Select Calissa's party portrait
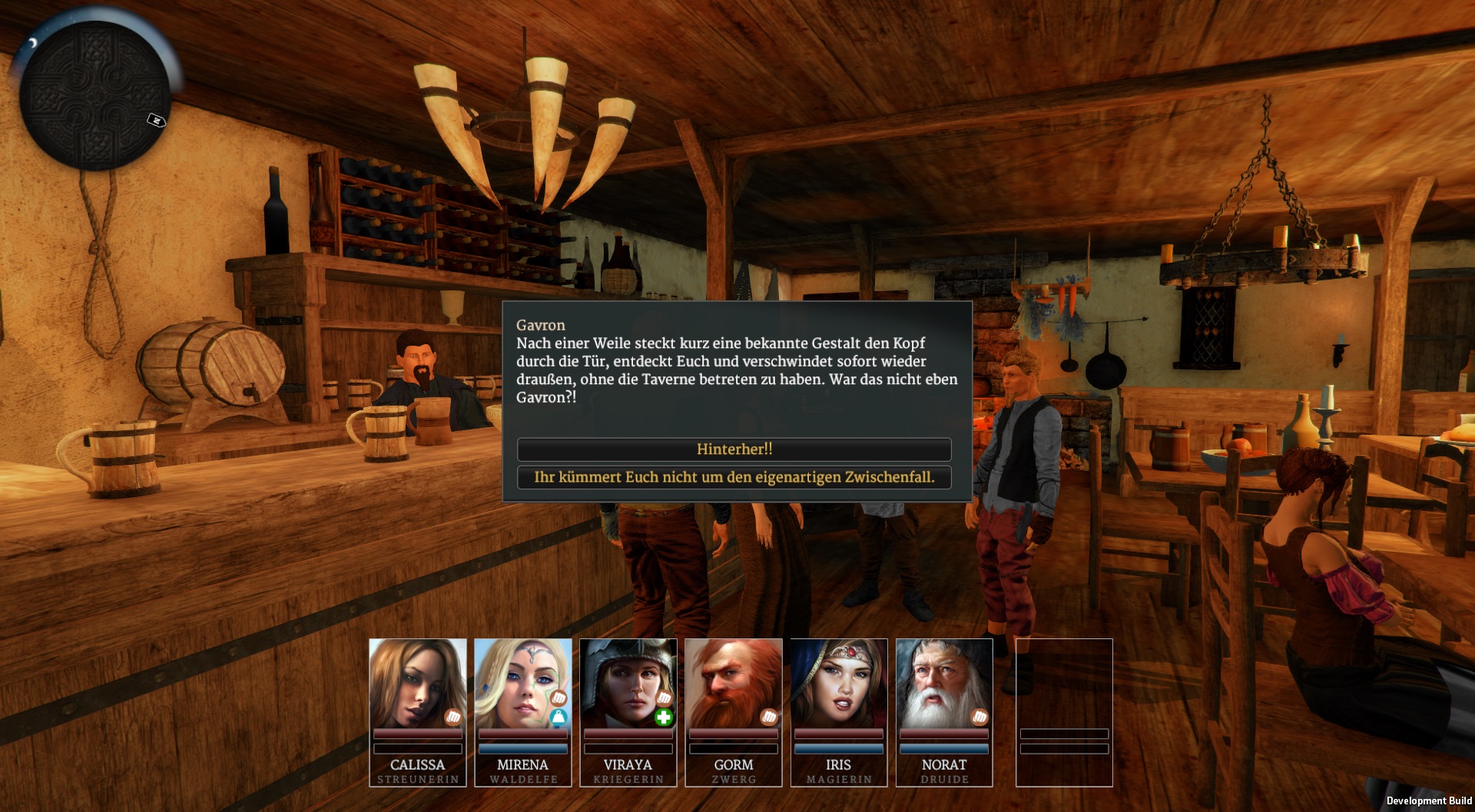Screen dimensions: 1475x812 pyautogui.click(x=417, y=684)
